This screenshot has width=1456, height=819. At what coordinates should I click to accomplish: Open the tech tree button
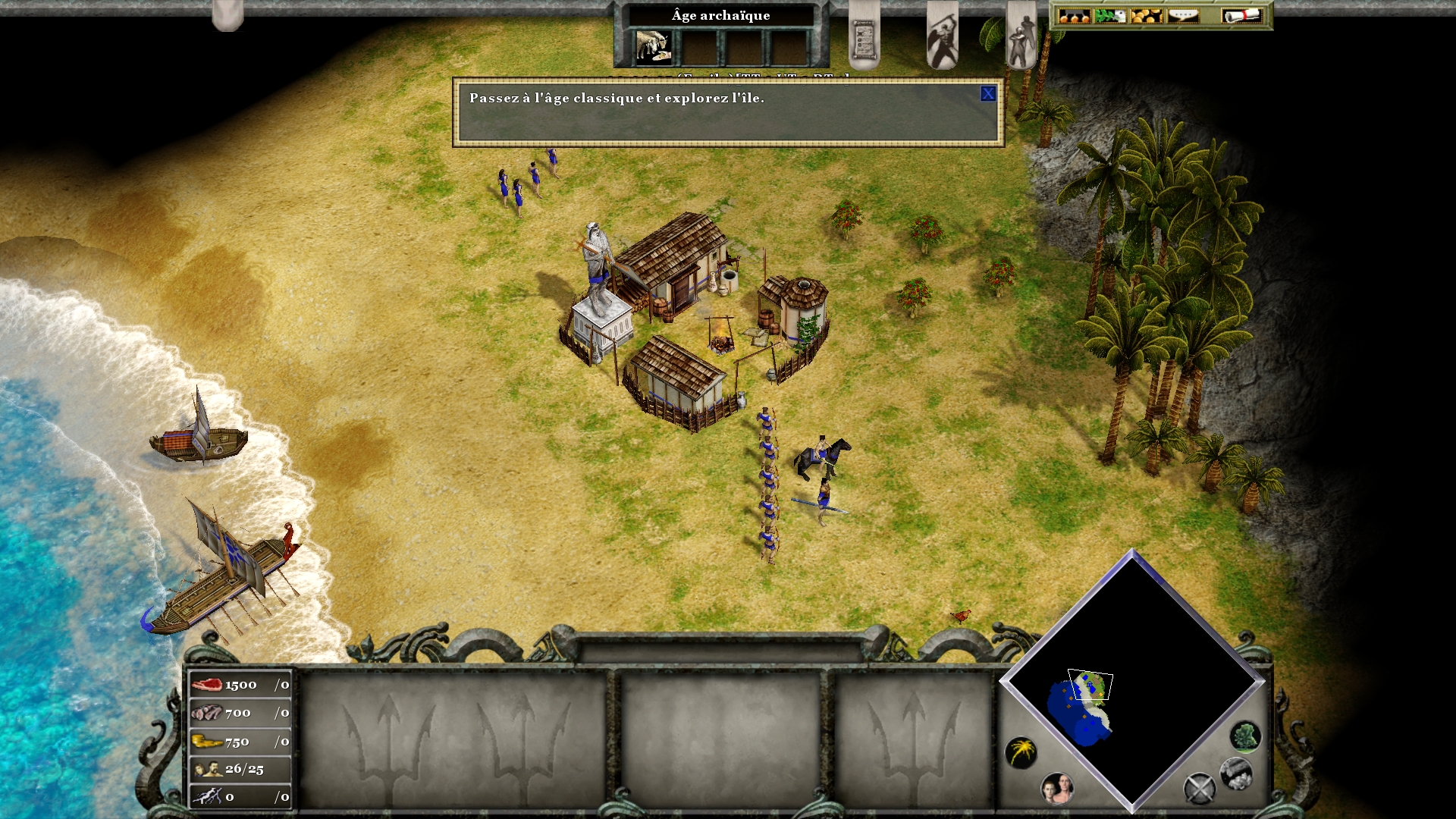(x=1073, y=16)
